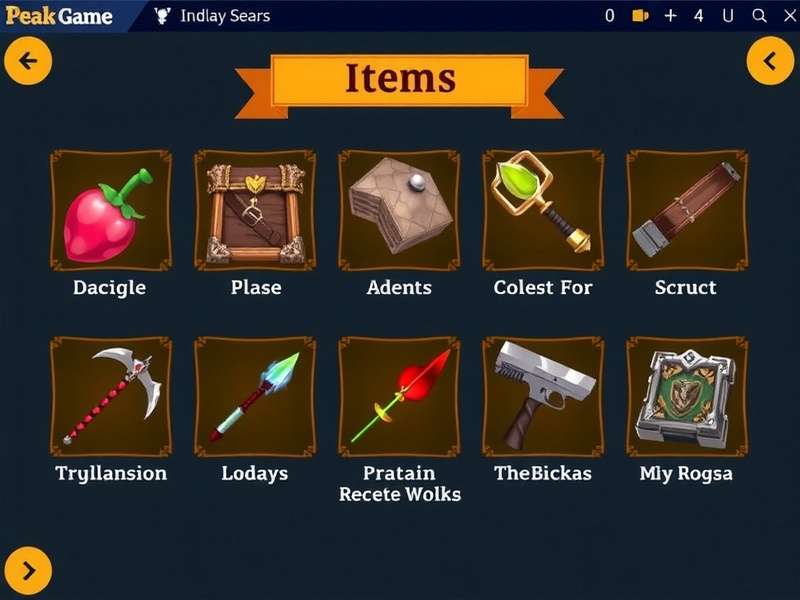This screenshot has width=800, height=600.
Task: Click the round left-chevron button
Action: [770, 61]
